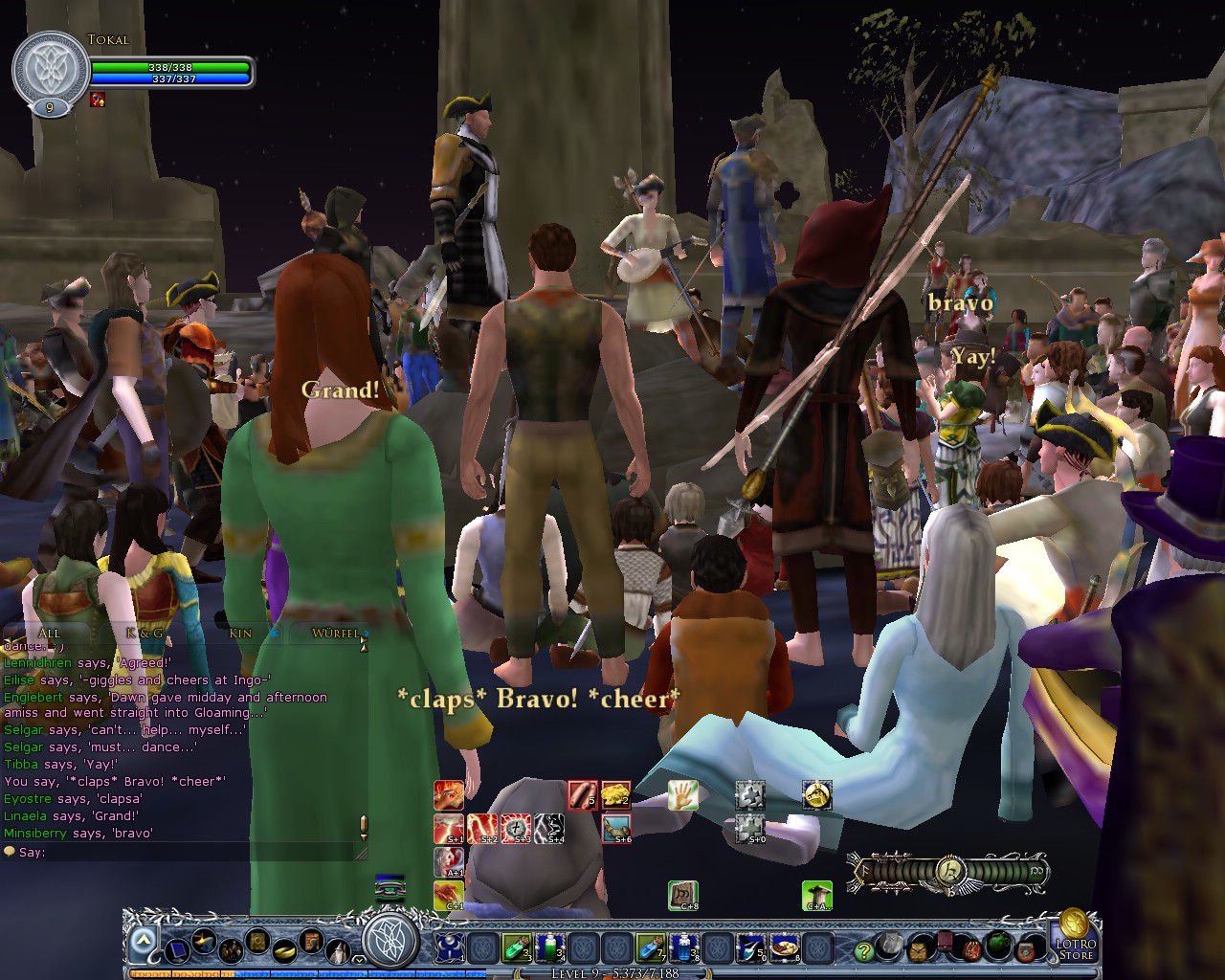
Task: Select the hand clap emote quickslot
Action: 682,795
